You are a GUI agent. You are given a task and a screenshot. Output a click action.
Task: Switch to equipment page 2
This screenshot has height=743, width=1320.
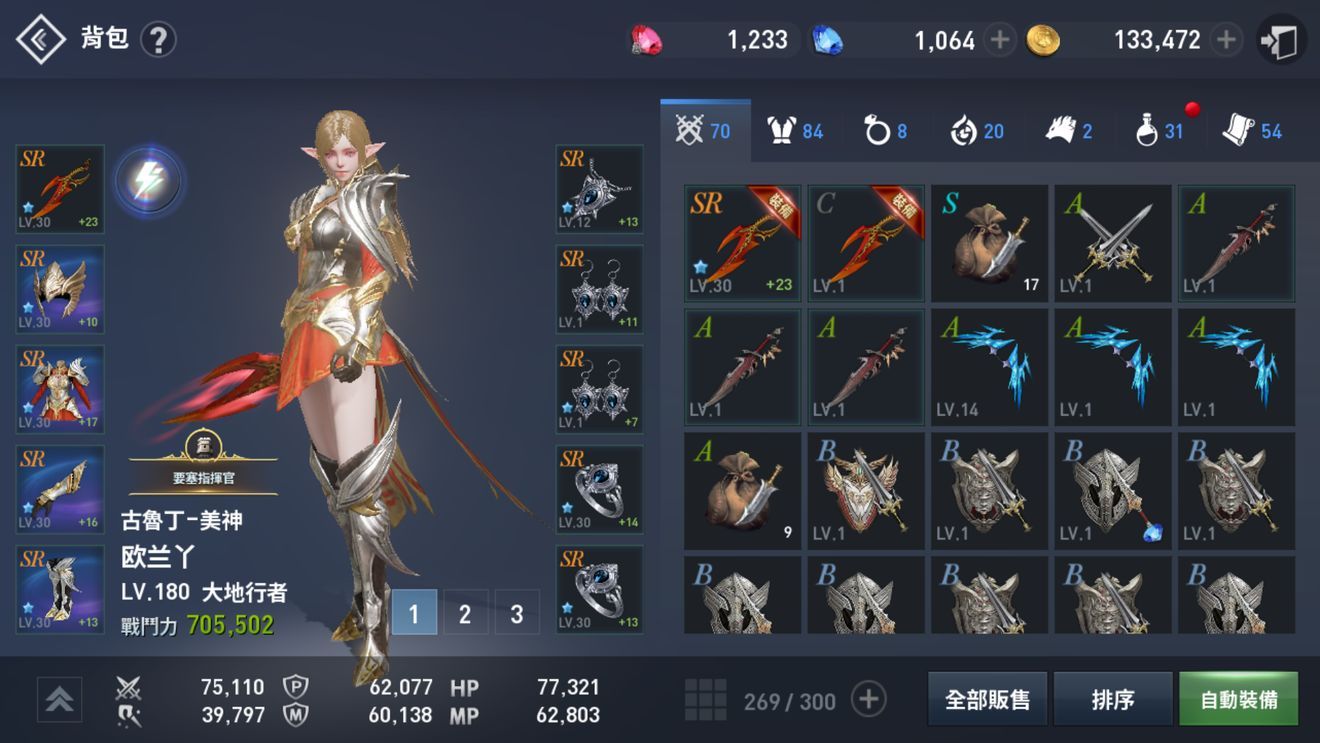(x=465, y=614)
